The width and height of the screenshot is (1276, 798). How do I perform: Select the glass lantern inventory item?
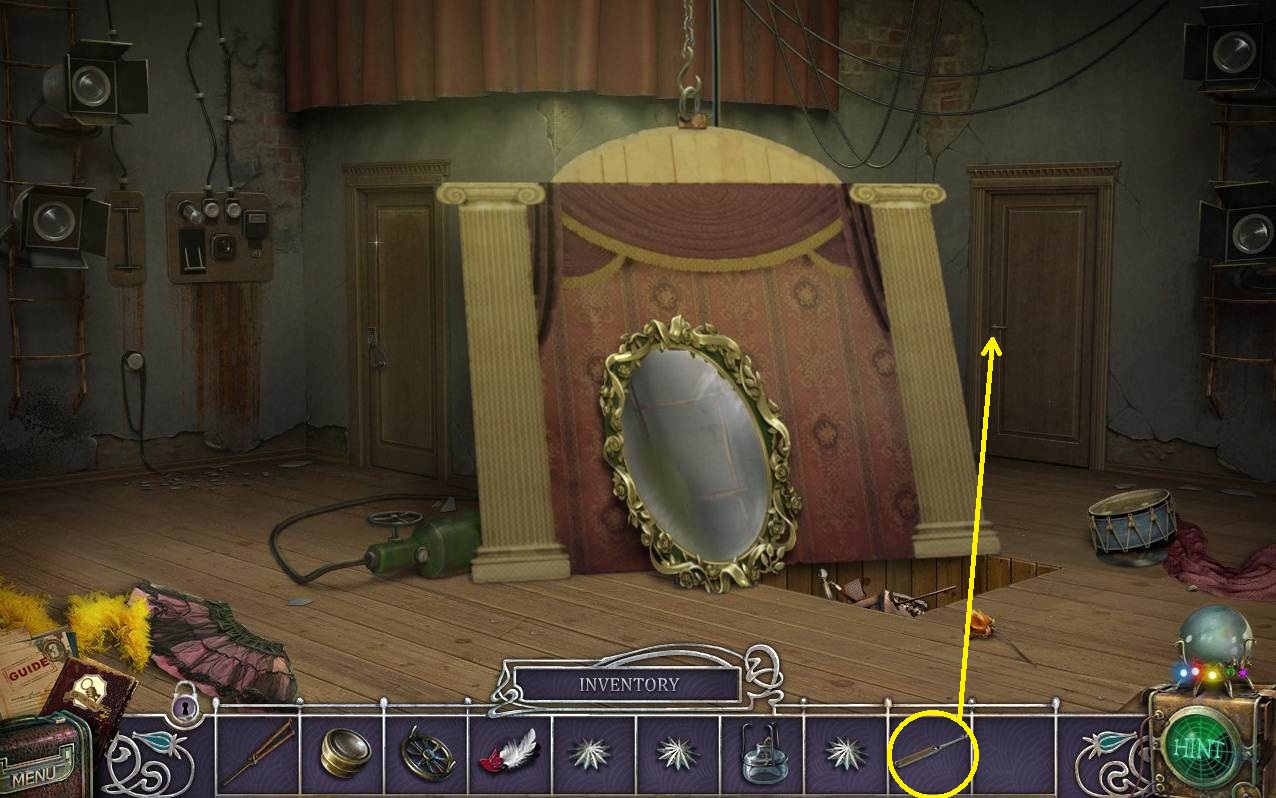762,752
